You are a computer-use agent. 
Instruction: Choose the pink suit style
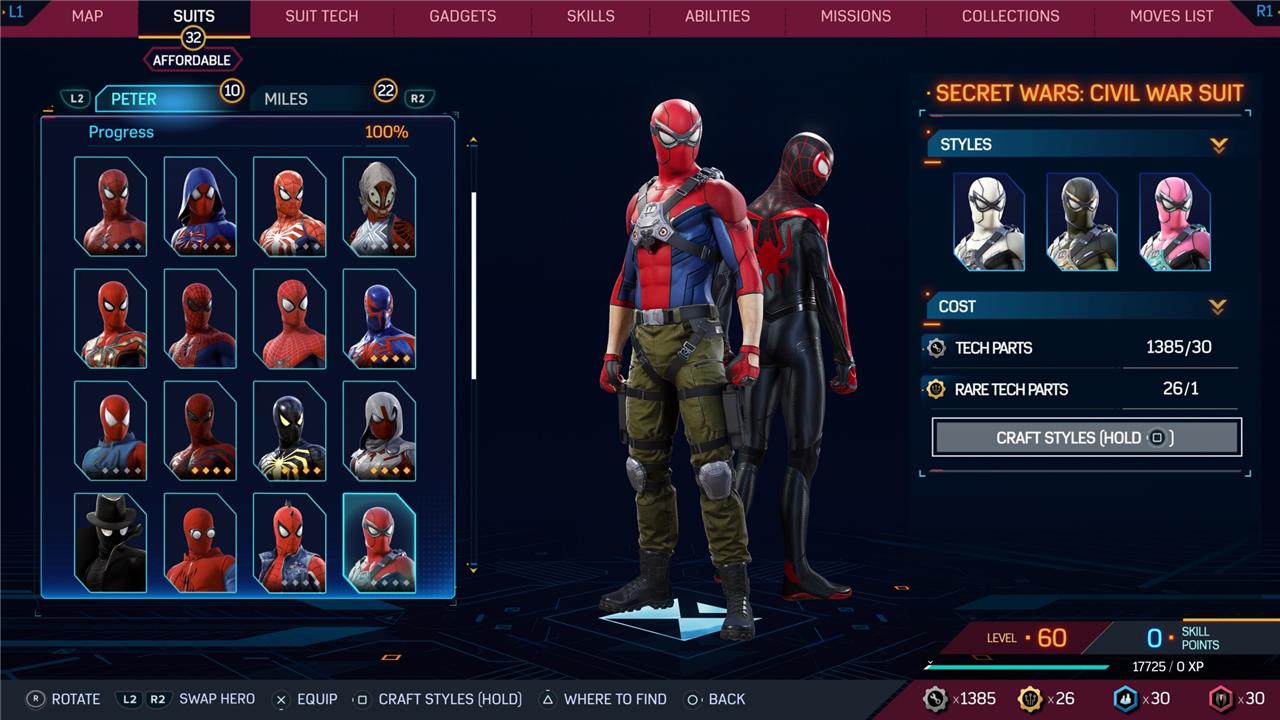pyautogui.click(x=1175, y=222)
